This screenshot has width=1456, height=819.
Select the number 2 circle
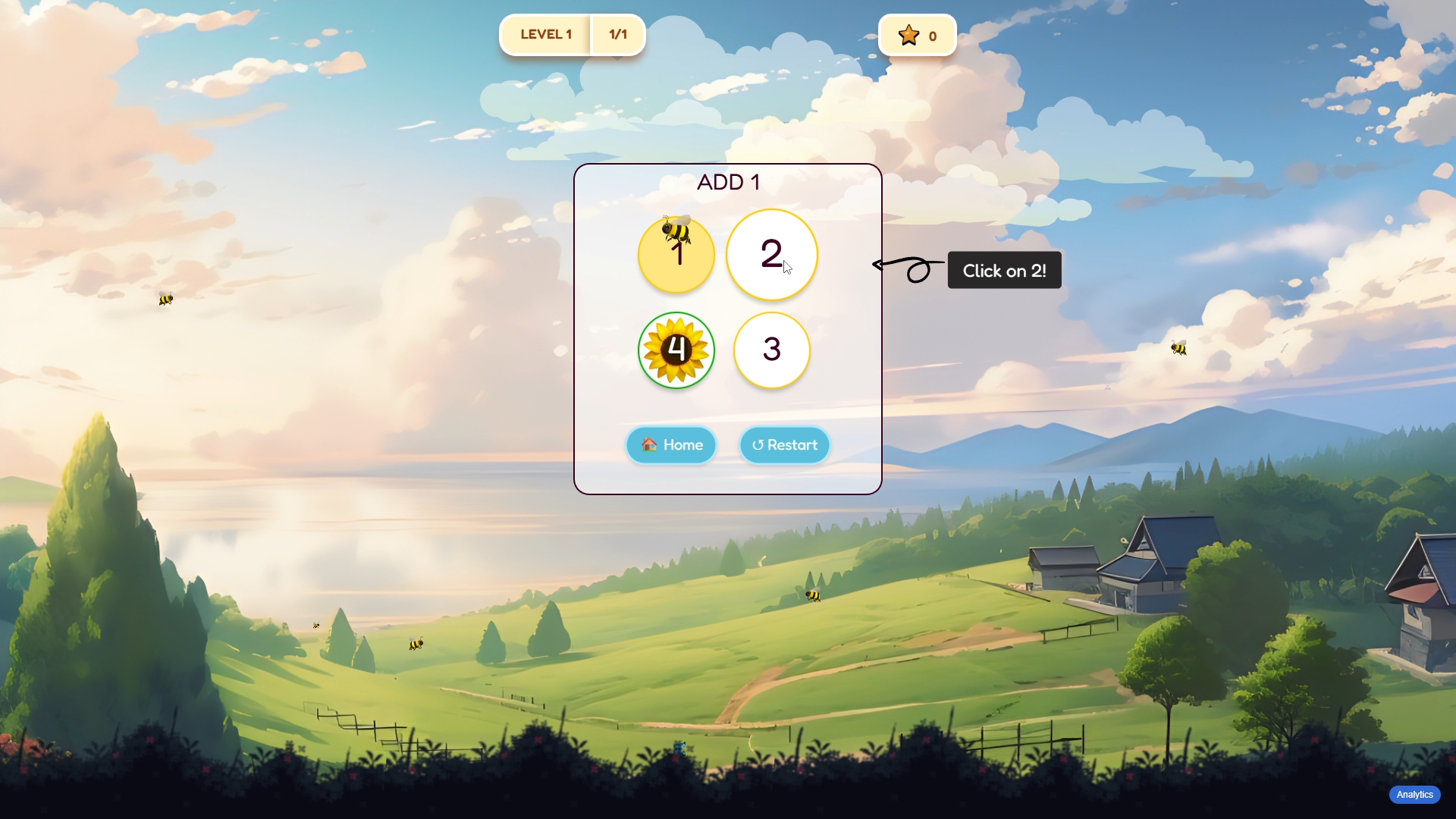point(771,255)
